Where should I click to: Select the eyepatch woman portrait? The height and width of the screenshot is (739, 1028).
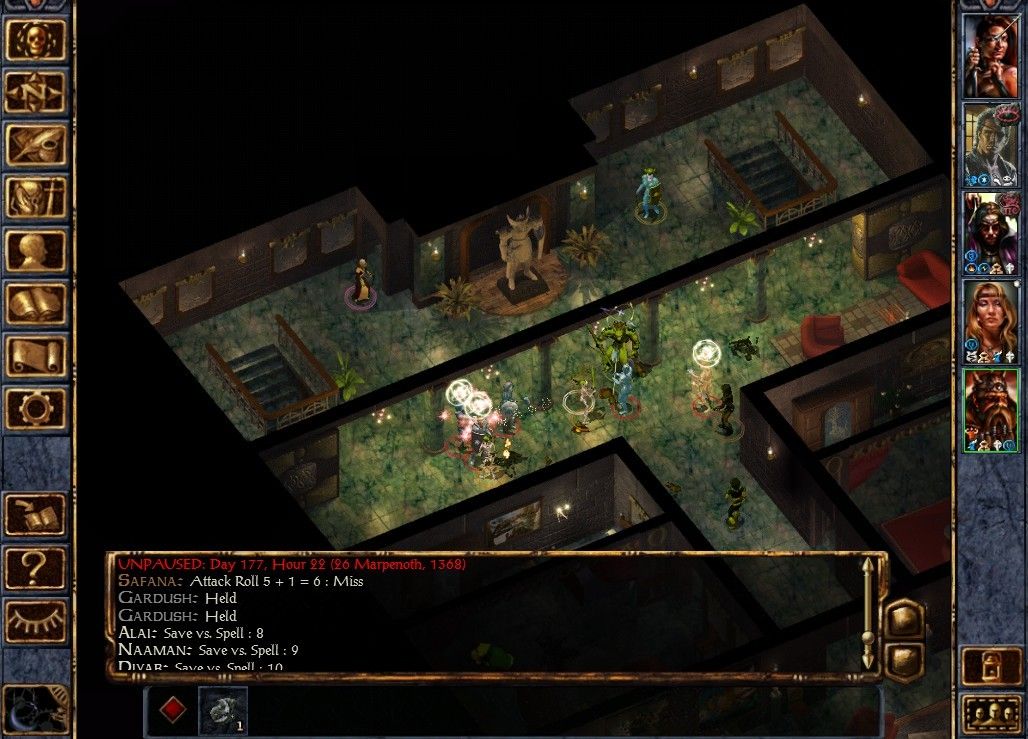click(990, 56)
